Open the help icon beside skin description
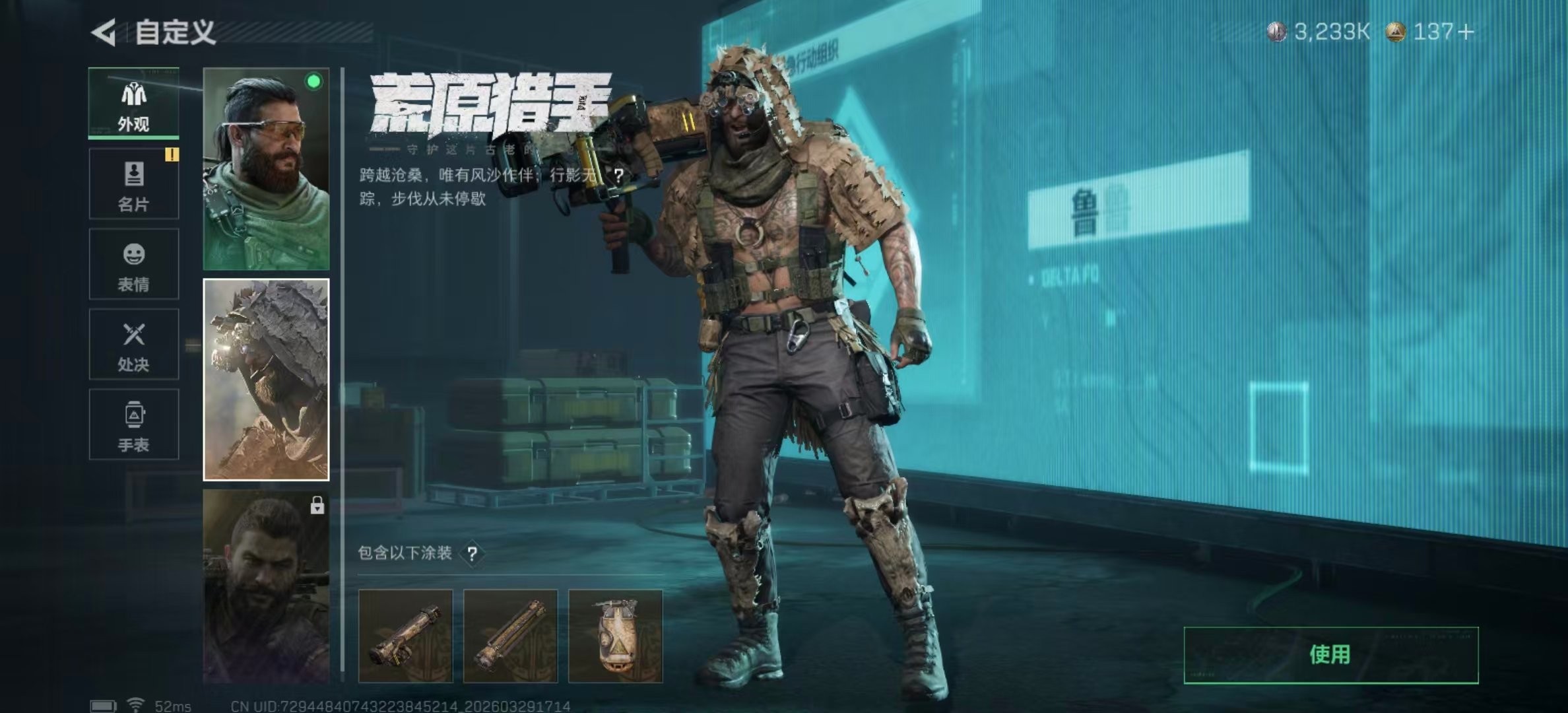The height and width of the screenshot is (713, 1568). click(x=618, y=176)
